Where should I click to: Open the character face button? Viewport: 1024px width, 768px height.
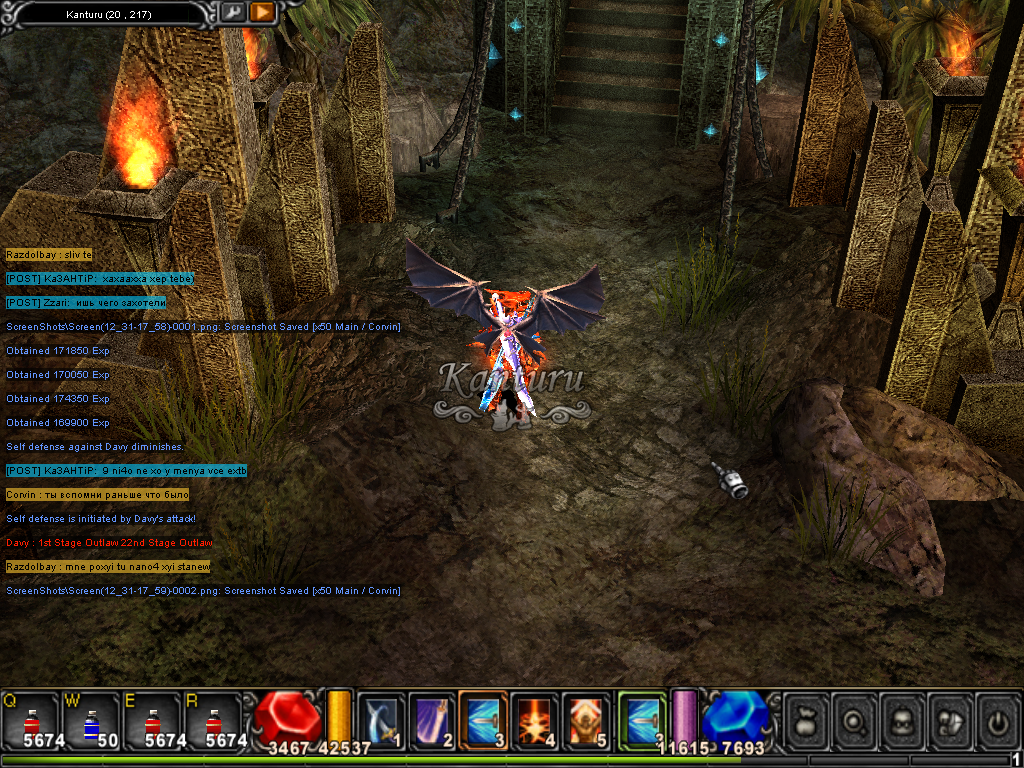tap(903, 720)
